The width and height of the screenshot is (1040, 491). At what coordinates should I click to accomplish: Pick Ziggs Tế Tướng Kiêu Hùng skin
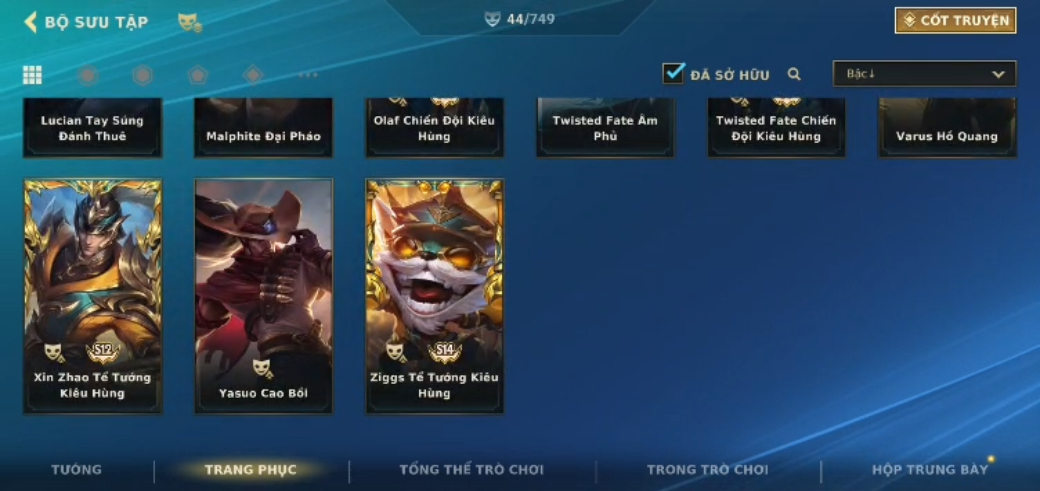[435, 296]
